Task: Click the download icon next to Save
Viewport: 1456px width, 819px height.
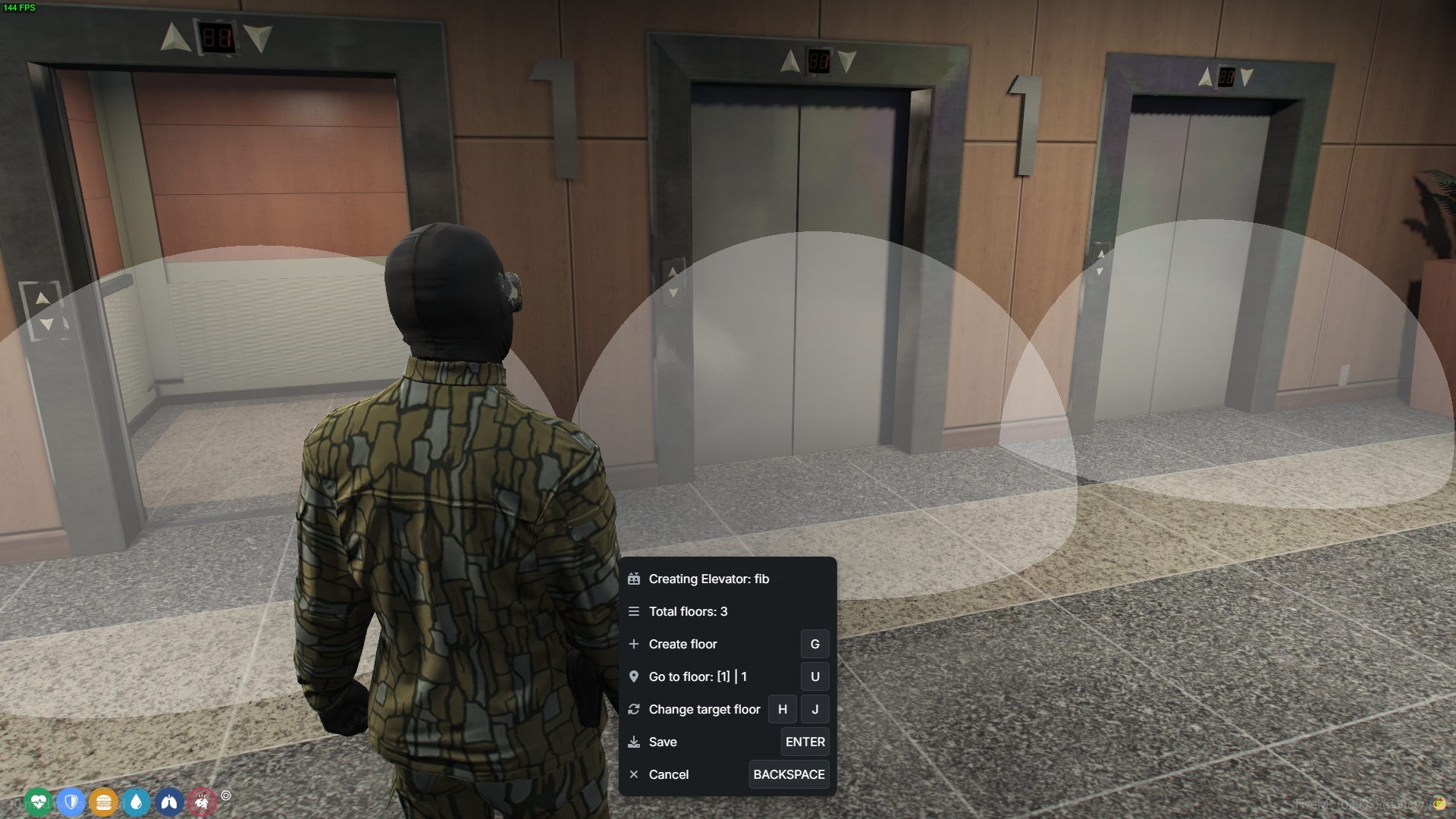Action: point(635,742)
